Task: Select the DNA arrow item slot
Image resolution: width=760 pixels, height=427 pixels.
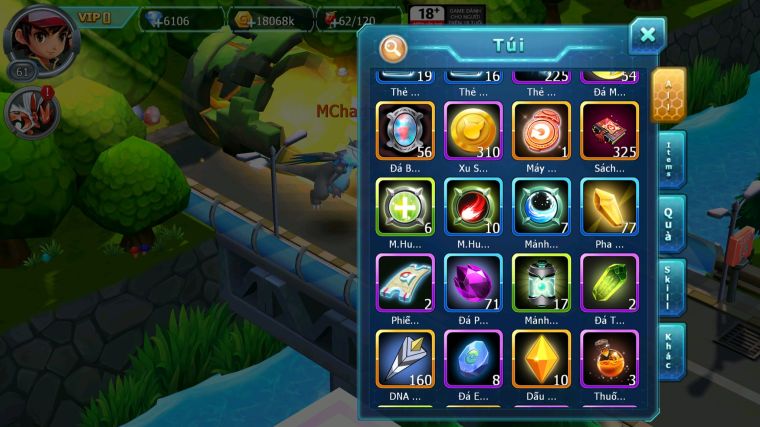Action: point(405,359)
